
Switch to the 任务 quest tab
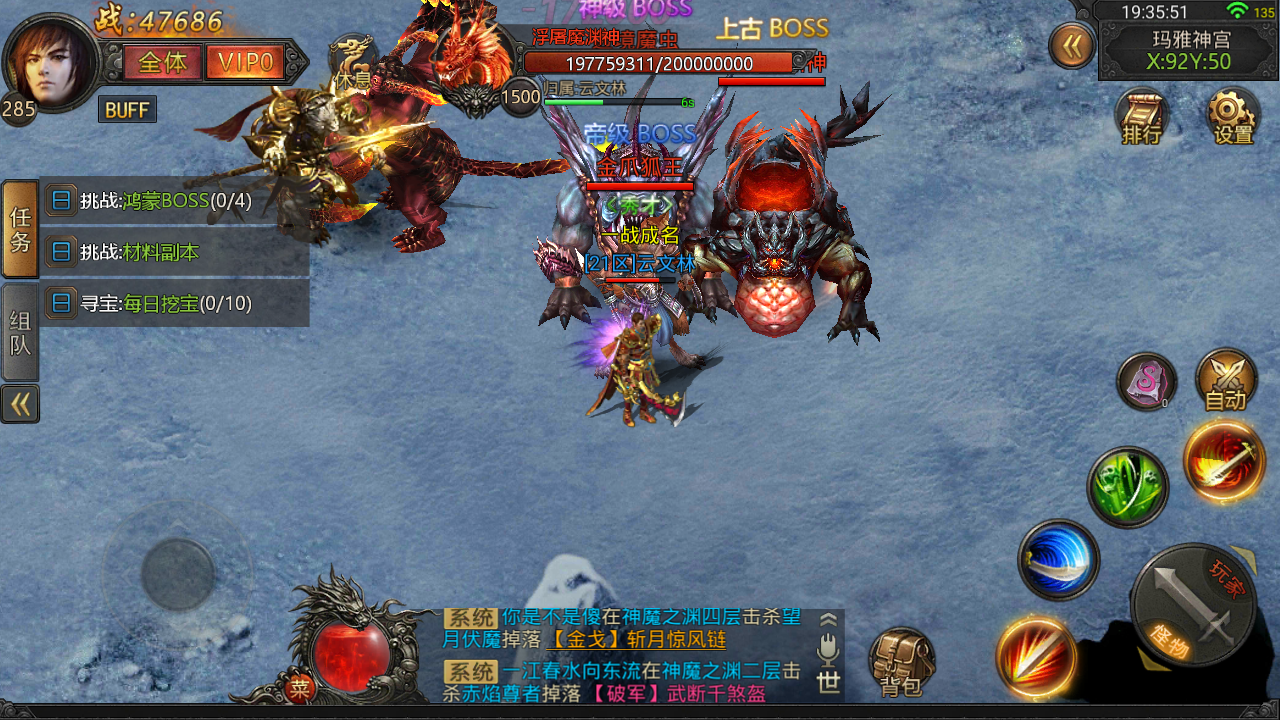tap(20, 229)
